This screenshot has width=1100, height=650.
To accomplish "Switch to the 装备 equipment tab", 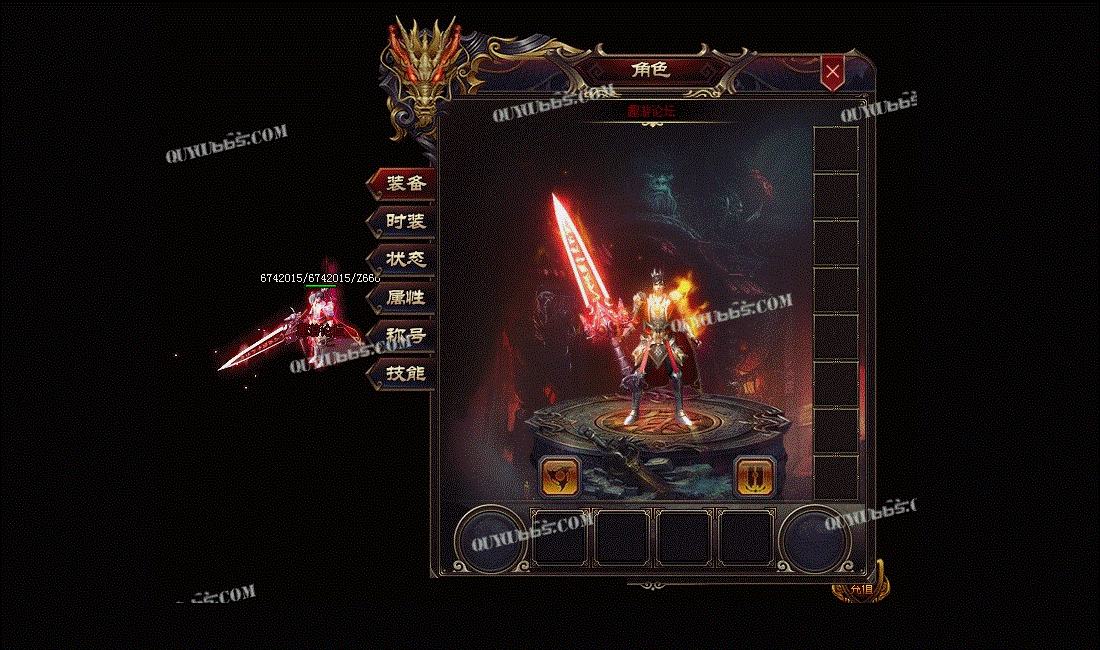I will click(x=403, y=184).
